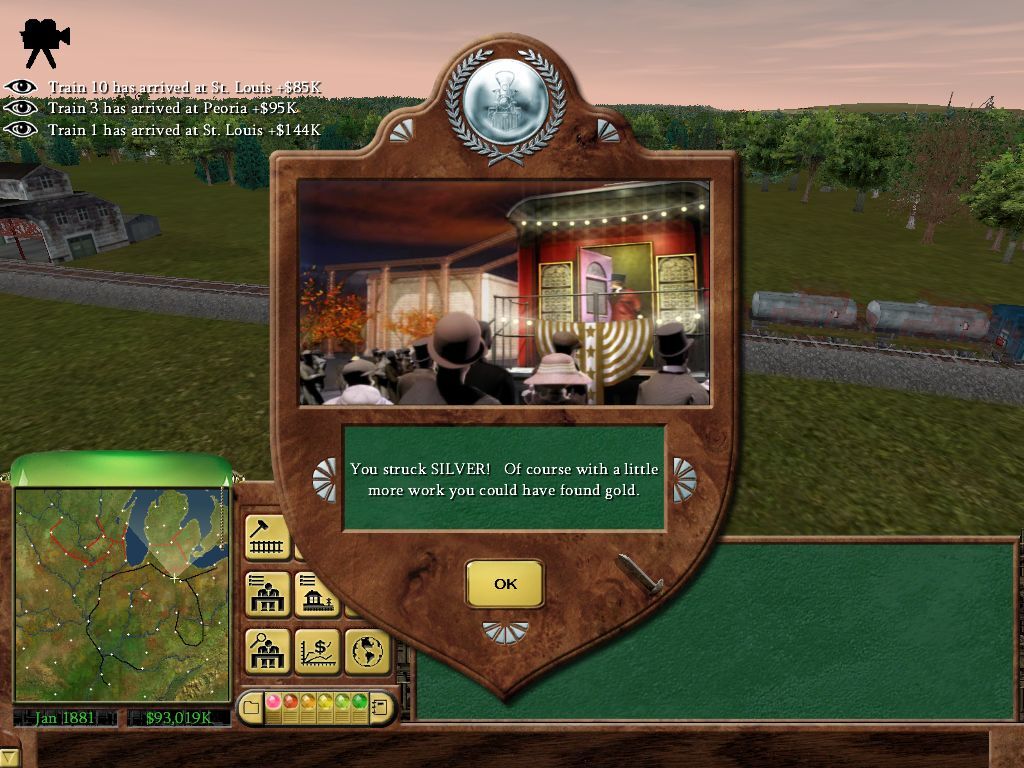Viewport: 1024px width, 768px height.
Task: Open the player list panel
Action: [x=267, y=594]
